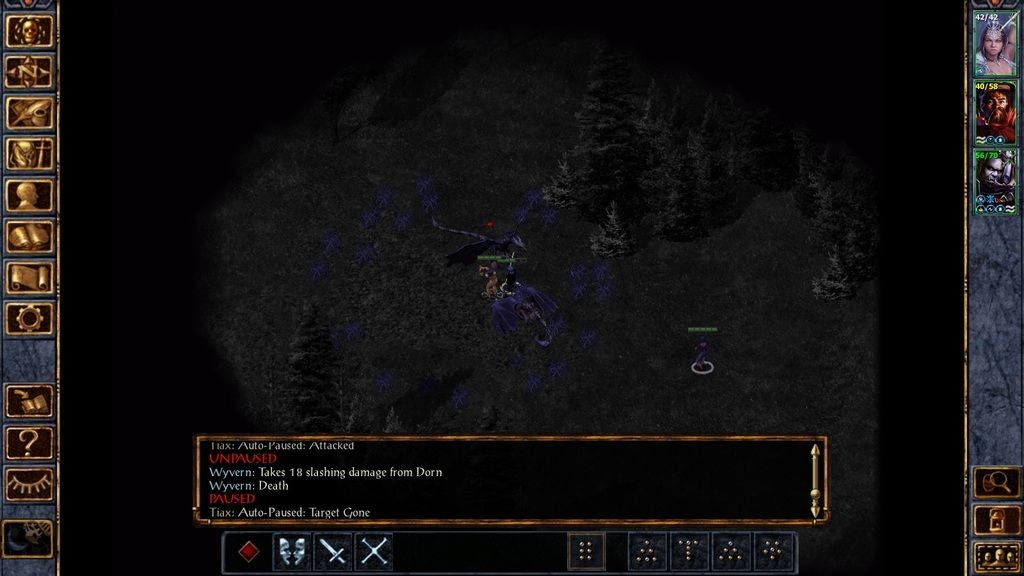Choose the crossed swords attack action
Image resolution: width=1024 pixels, height=576 pixels.
click(x=374, y=551)
